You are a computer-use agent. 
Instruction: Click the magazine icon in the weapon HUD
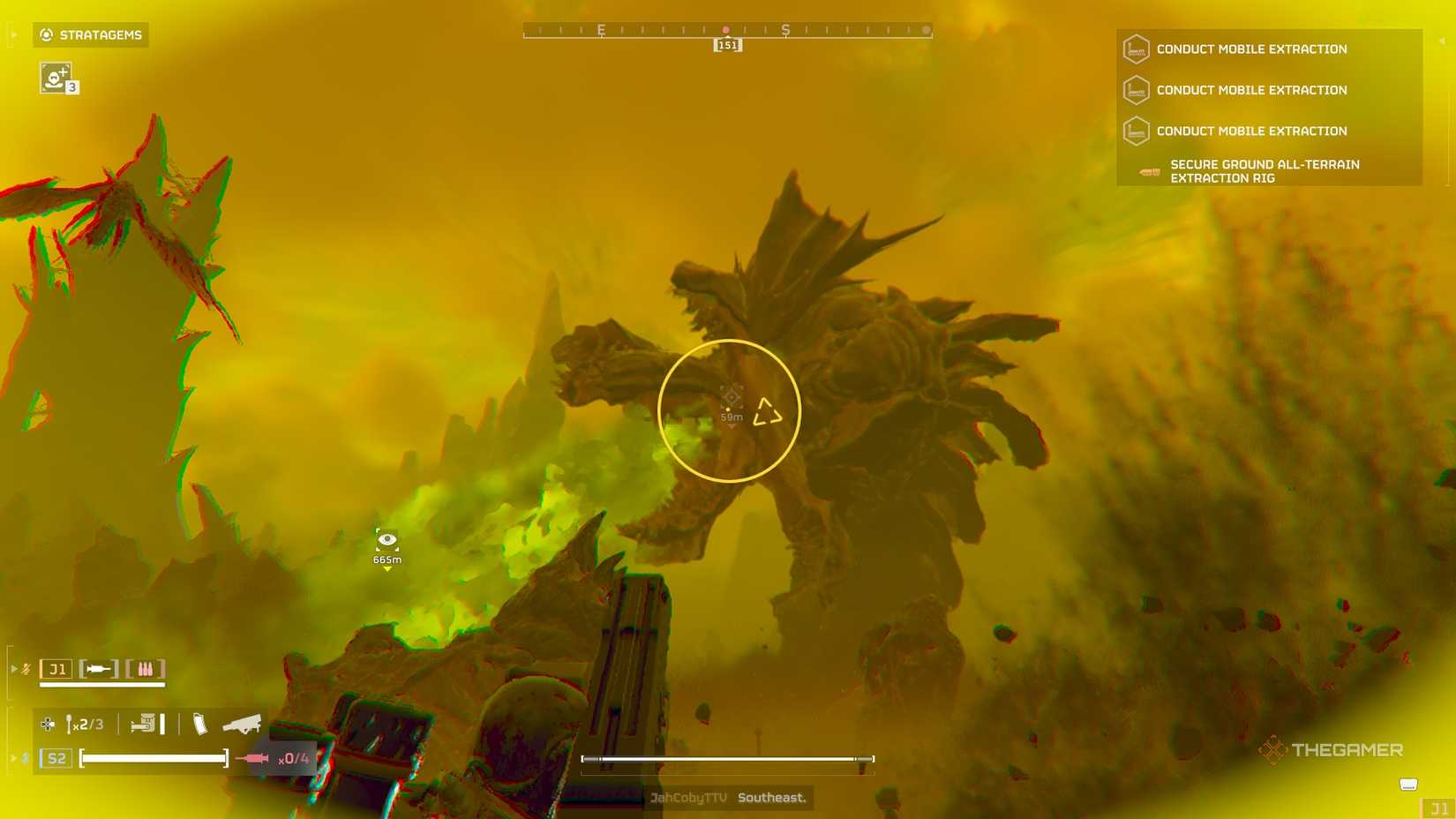tap(200, 724)
